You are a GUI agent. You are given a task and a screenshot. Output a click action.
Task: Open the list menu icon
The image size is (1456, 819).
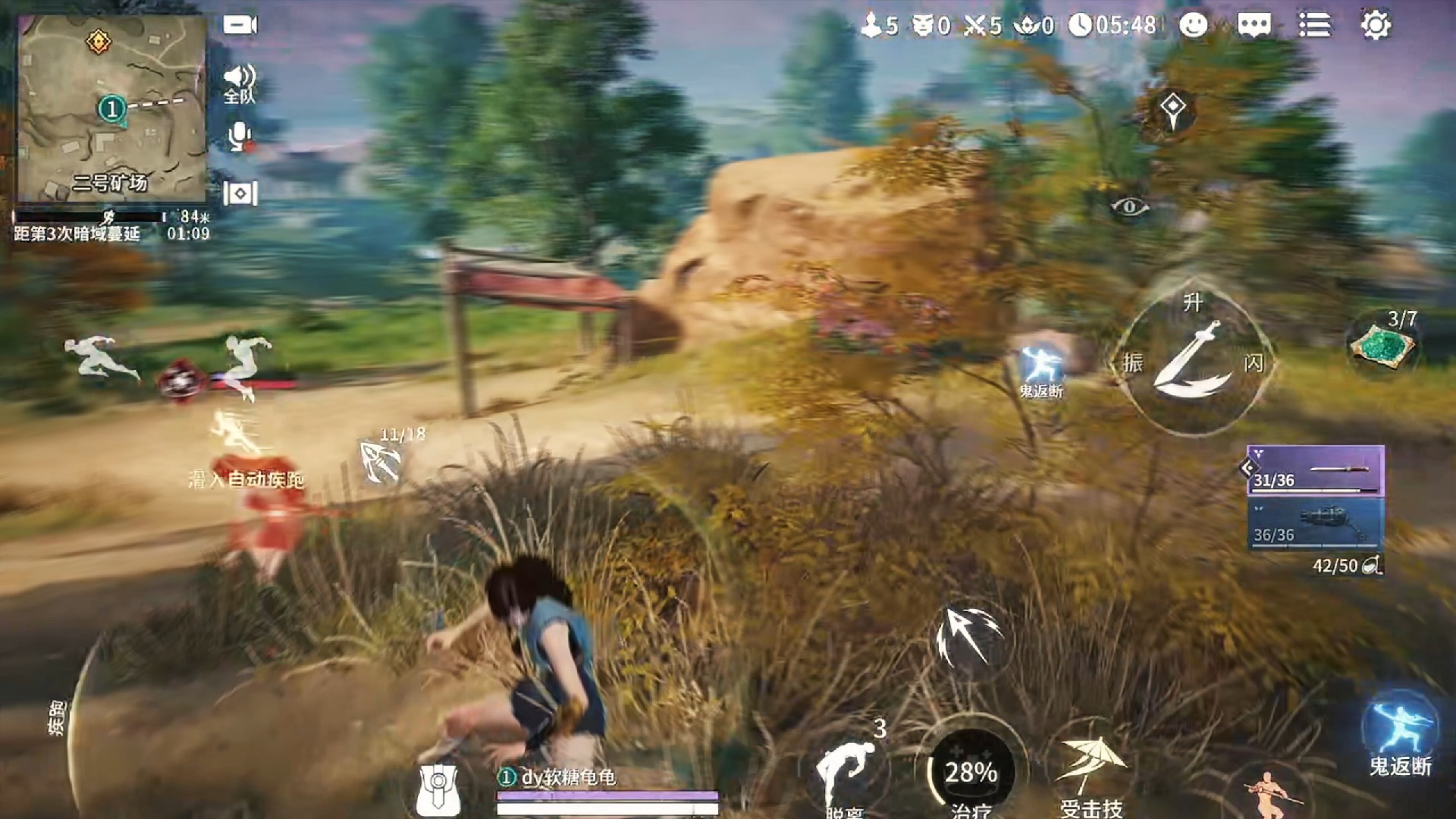(x=1314, y=25)
